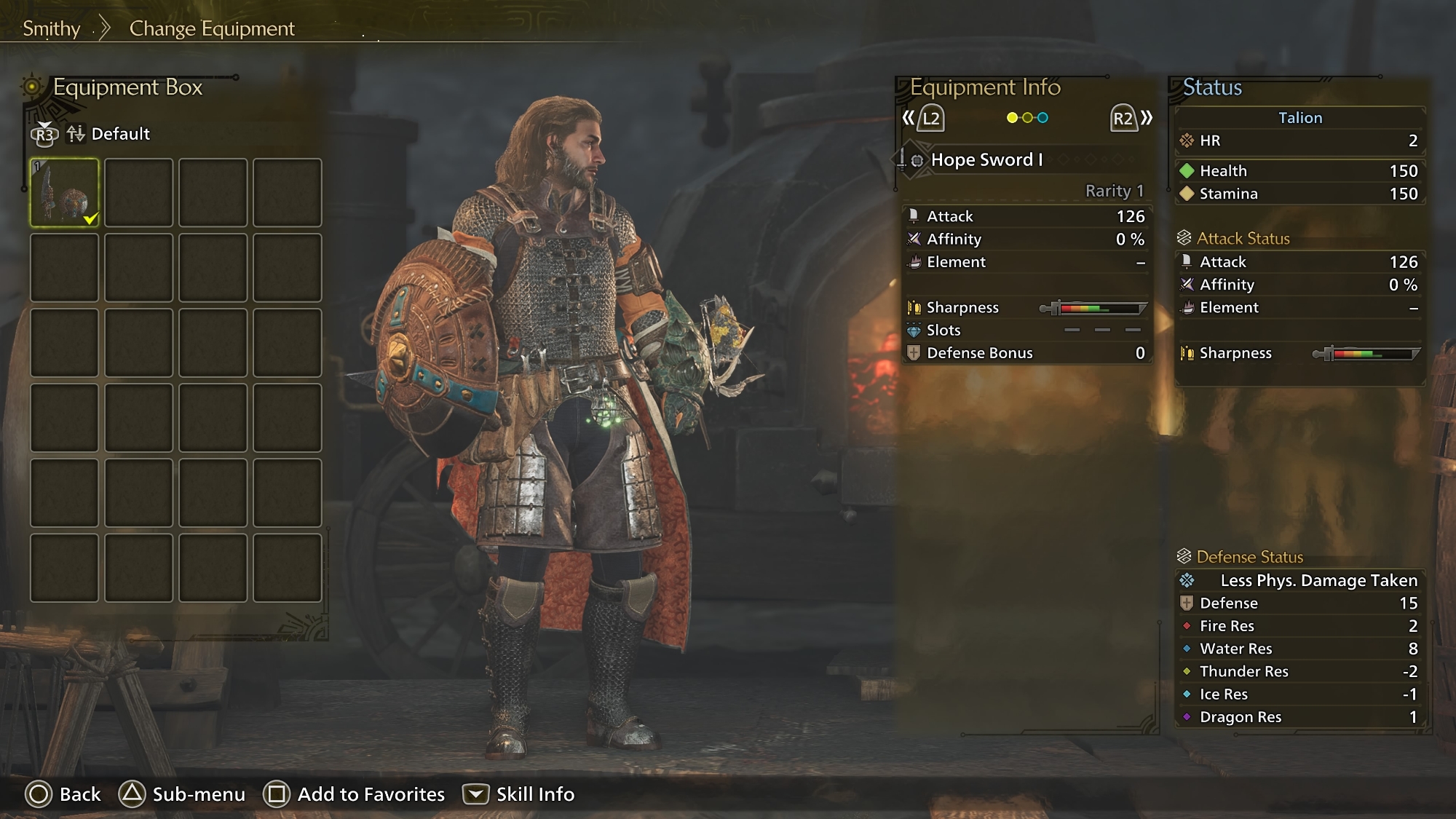Select the equipped Hope Sword slot
The width and height of the screenshot is (1456, 819).
pyautogui.click(x=65, y=193)
